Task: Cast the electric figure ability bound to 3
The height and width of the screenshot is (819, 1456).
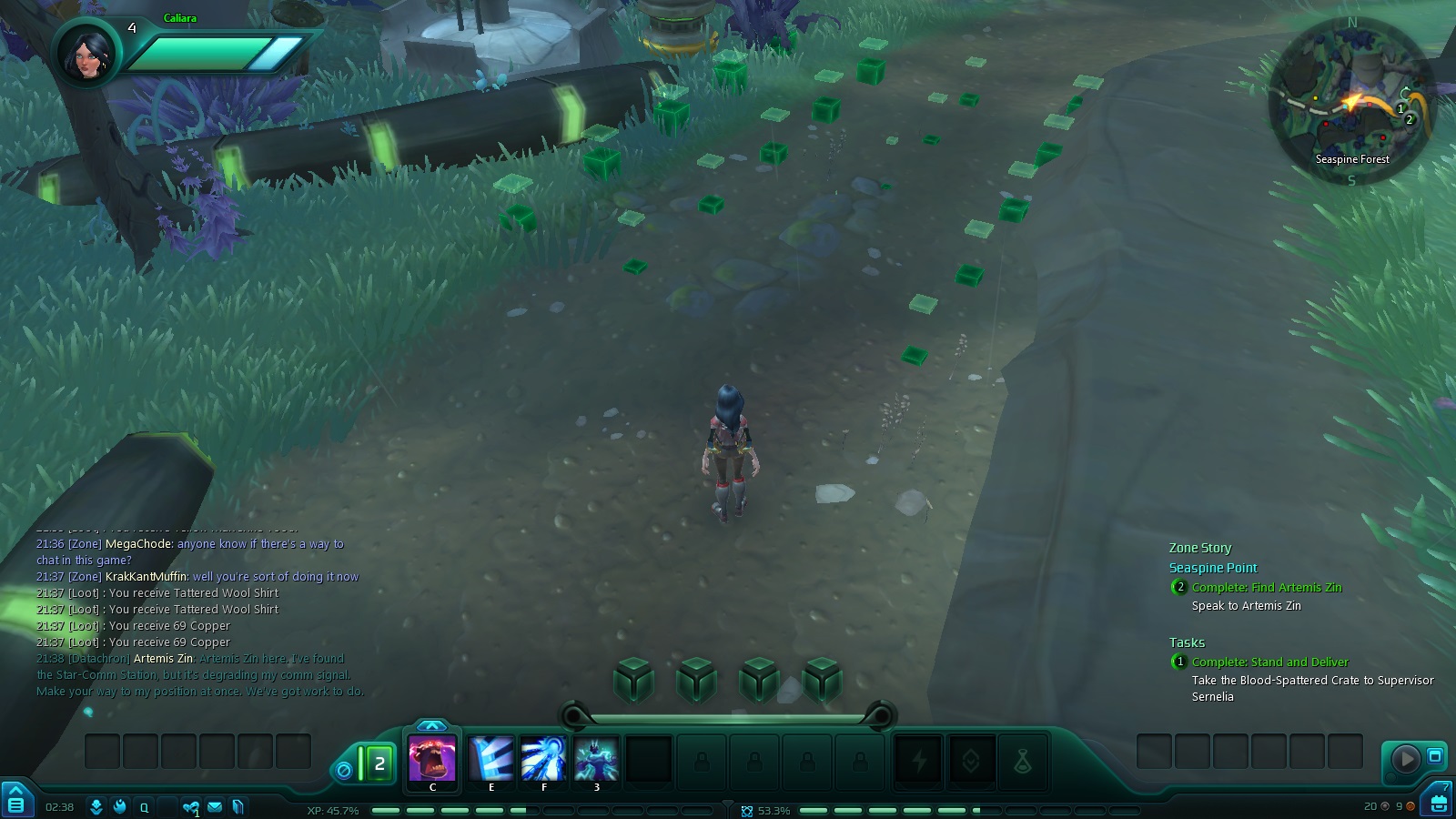Action: point(596,759)
